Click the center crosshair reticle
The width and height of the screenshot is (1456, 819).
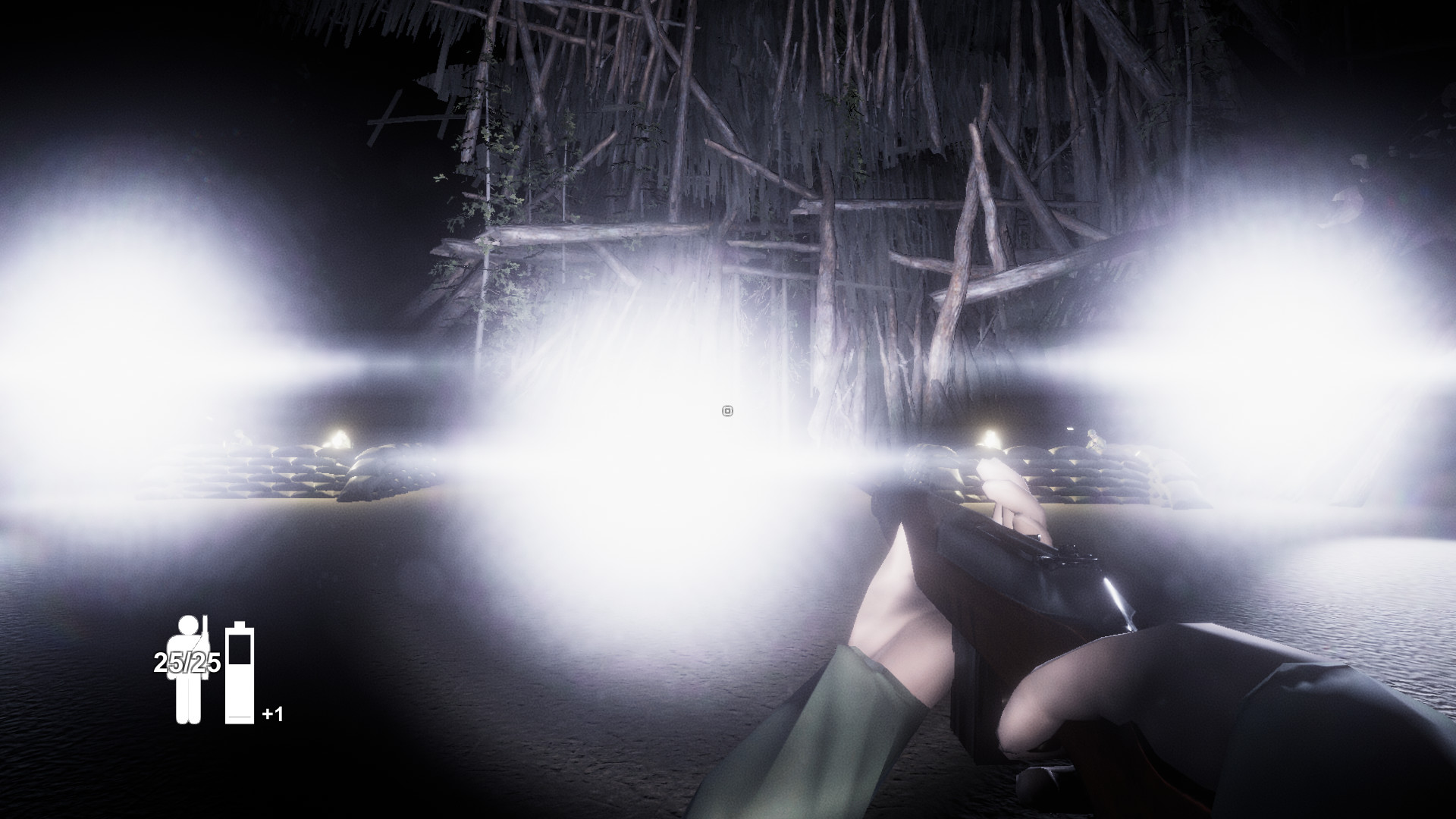726,410
